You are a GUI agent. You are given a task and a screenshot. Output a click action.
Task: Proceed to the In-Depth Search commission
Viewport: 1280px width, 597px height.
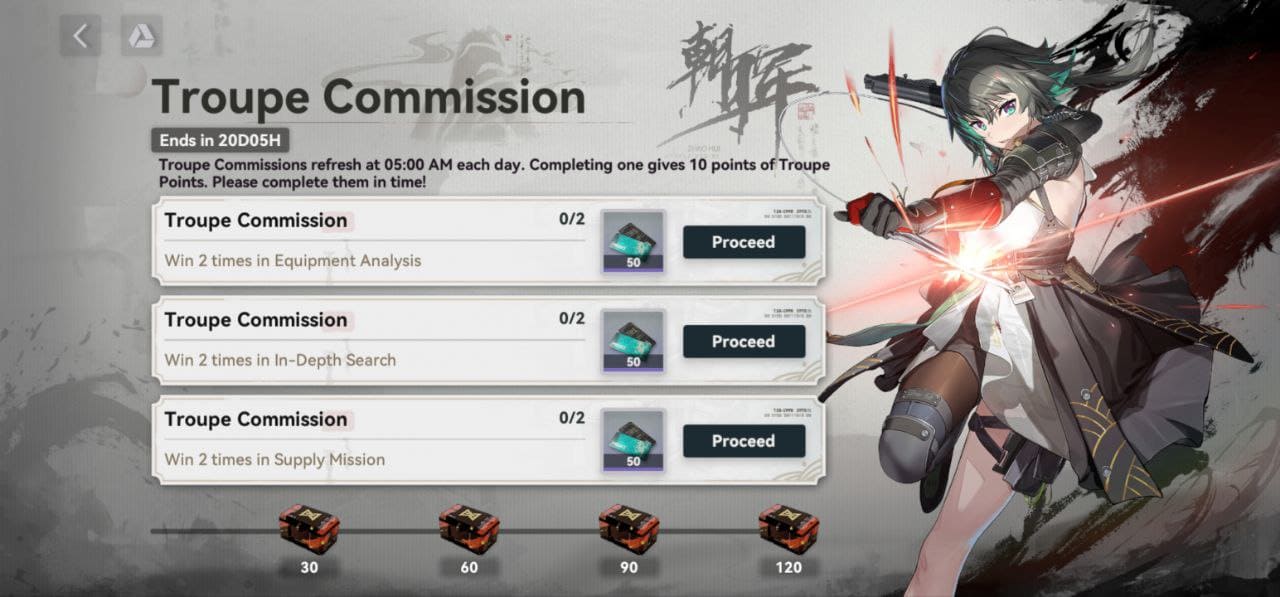click(x=743, y=341)
